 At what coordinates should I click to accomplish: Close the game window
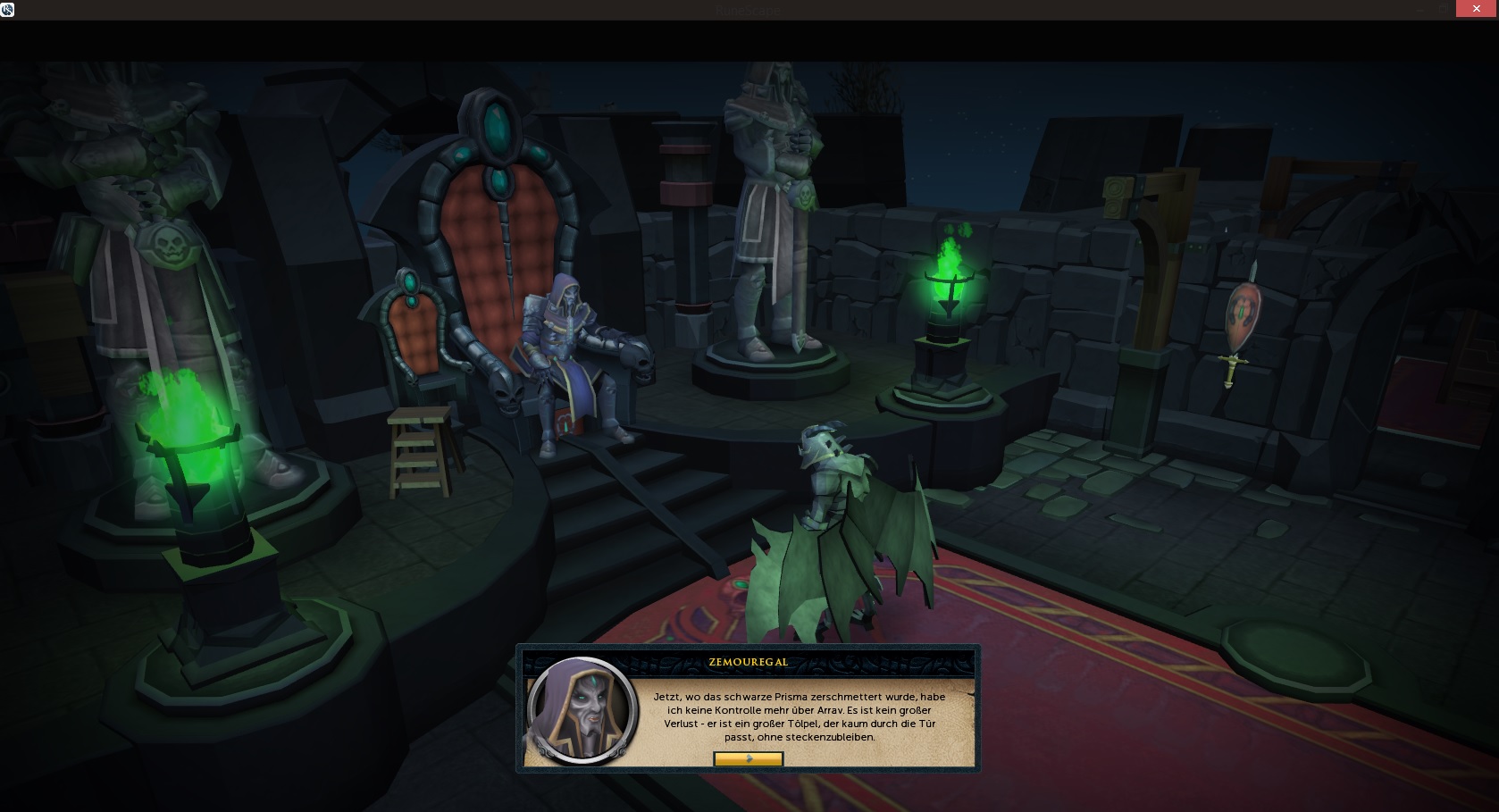point(1476,9)
